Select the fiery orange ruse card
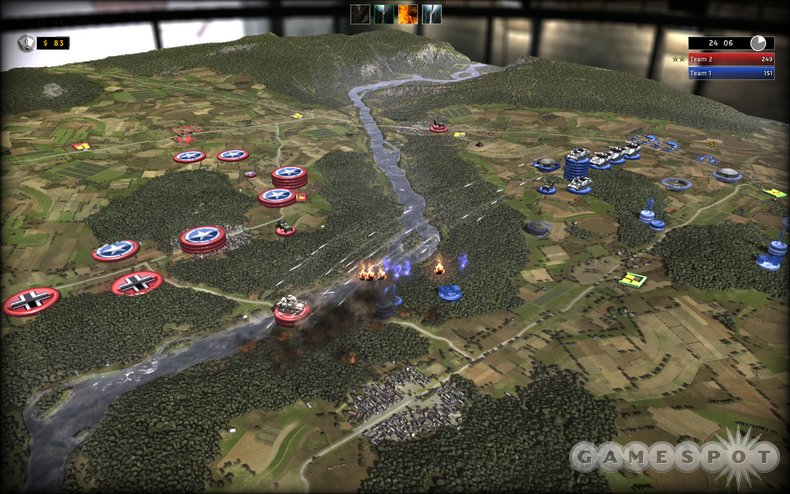The height and width of the screenshot is (494, 790). tap(408, 13)
